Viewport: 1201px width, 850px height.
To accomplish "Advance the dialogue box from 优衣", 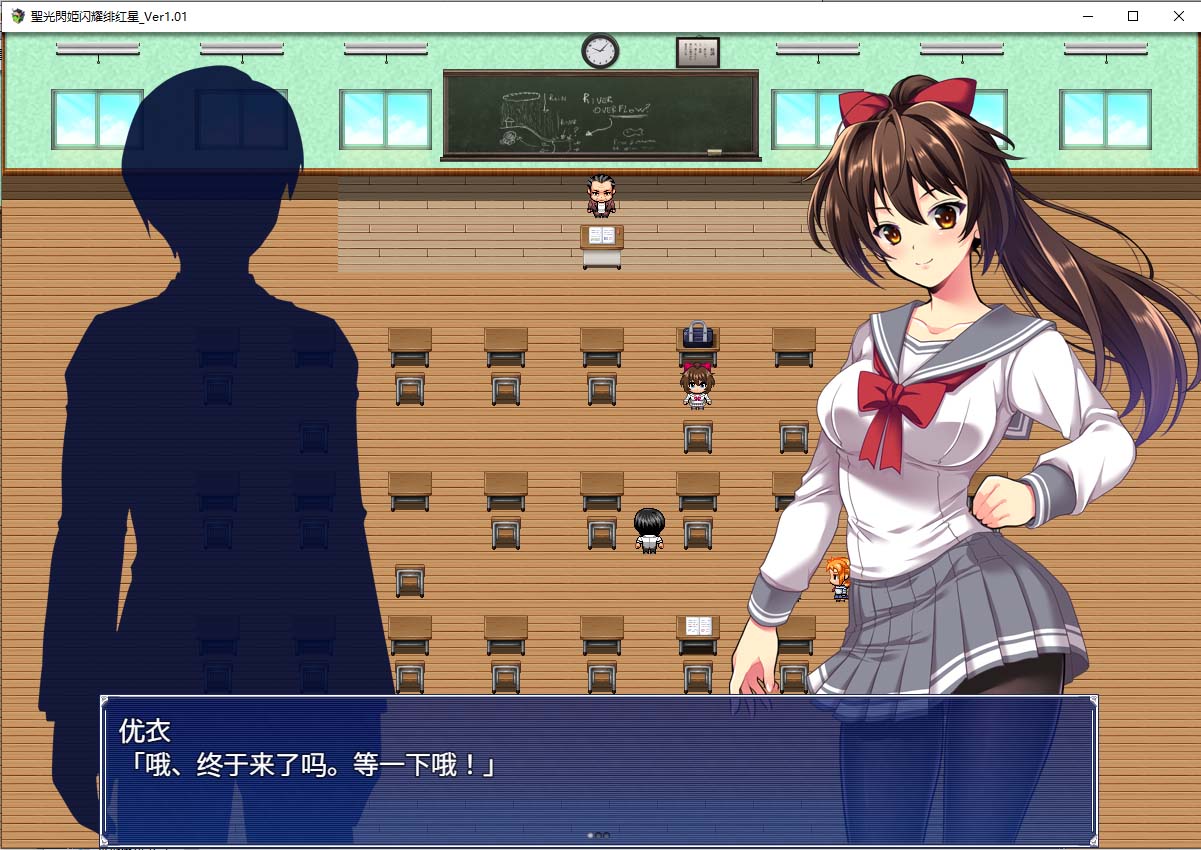I will (x=598, y=770).
